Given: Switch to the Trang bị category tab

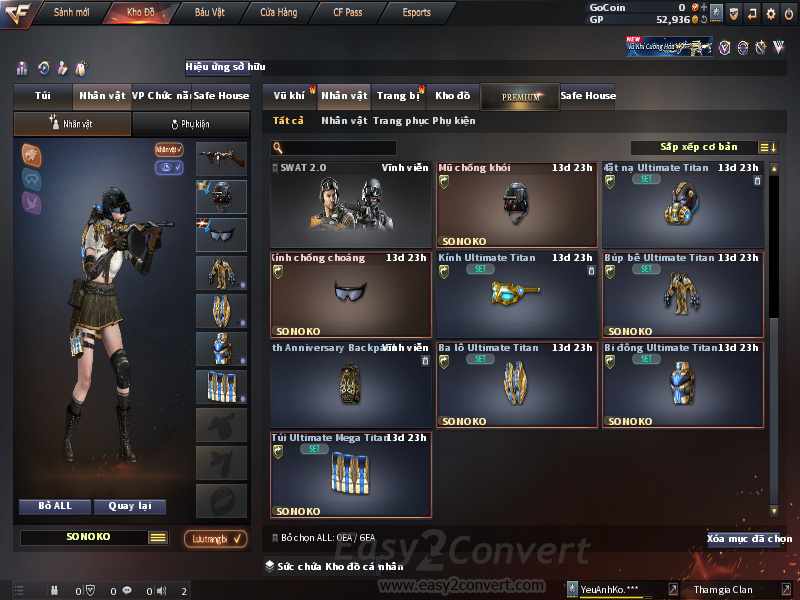Looking at the screenshot, I should pos(398,96).
